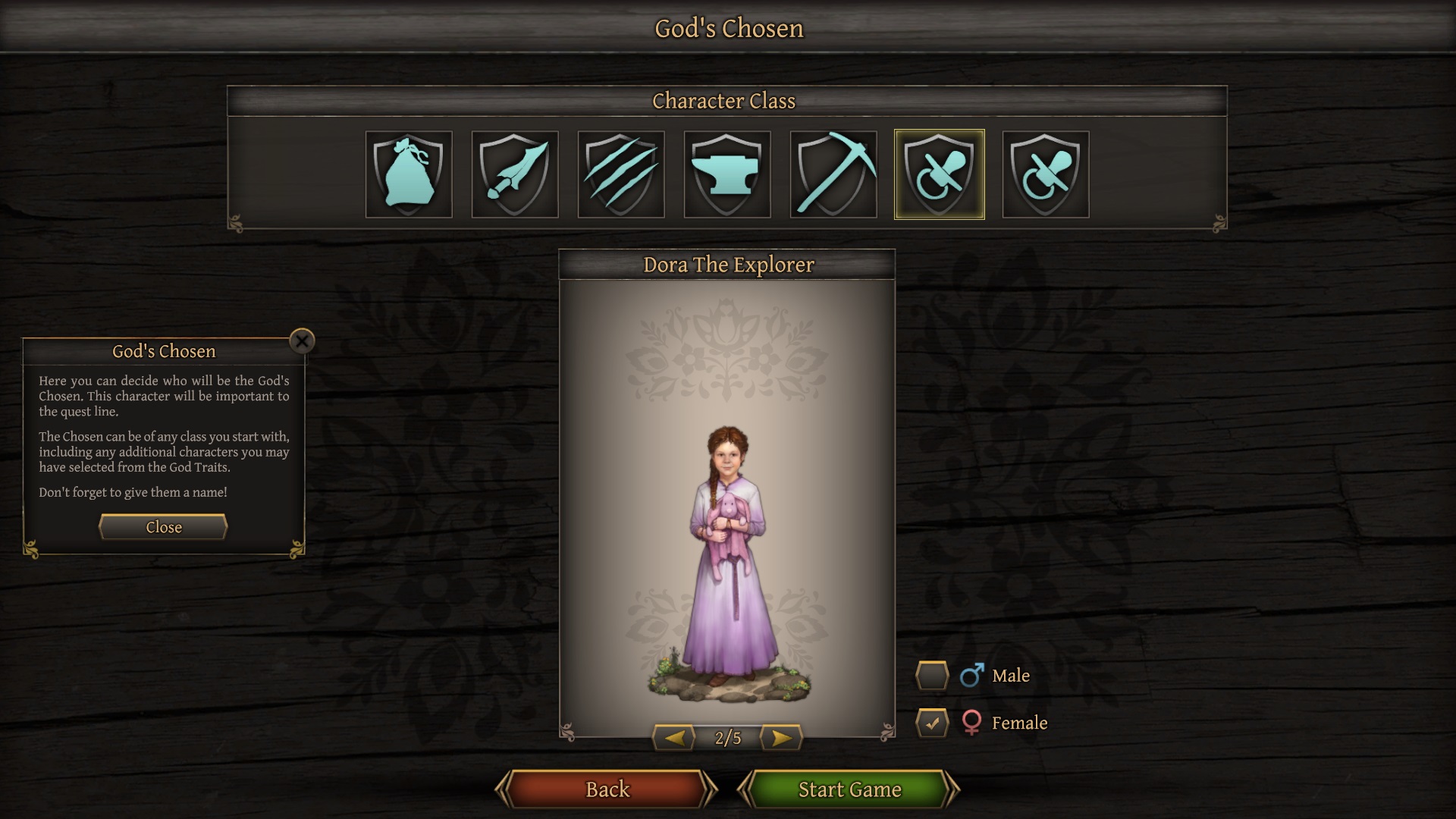
Task: Dismiss the help panel with the X
Action: pyautogui.click(x=302, y=341)
